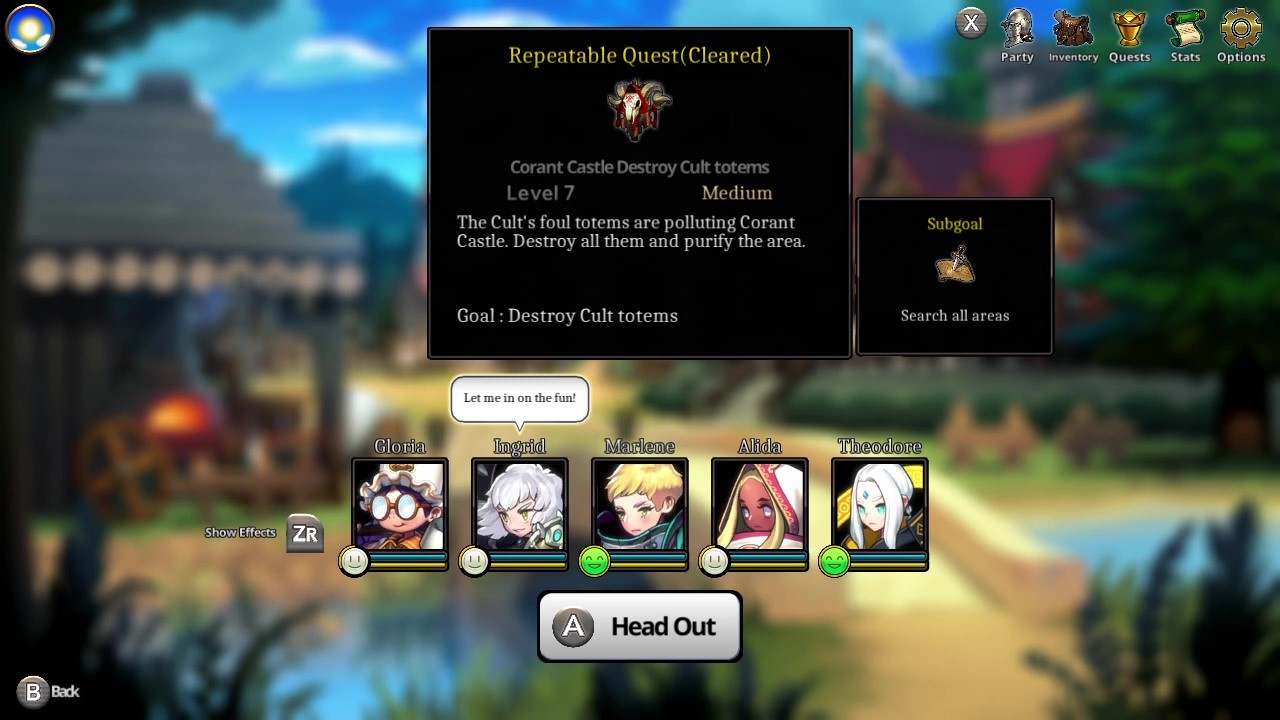The width and height of the screenshot is (1280, 720).
Task: Open Quests via the golden trophy icon
Action: click(x=1129, y=30)
